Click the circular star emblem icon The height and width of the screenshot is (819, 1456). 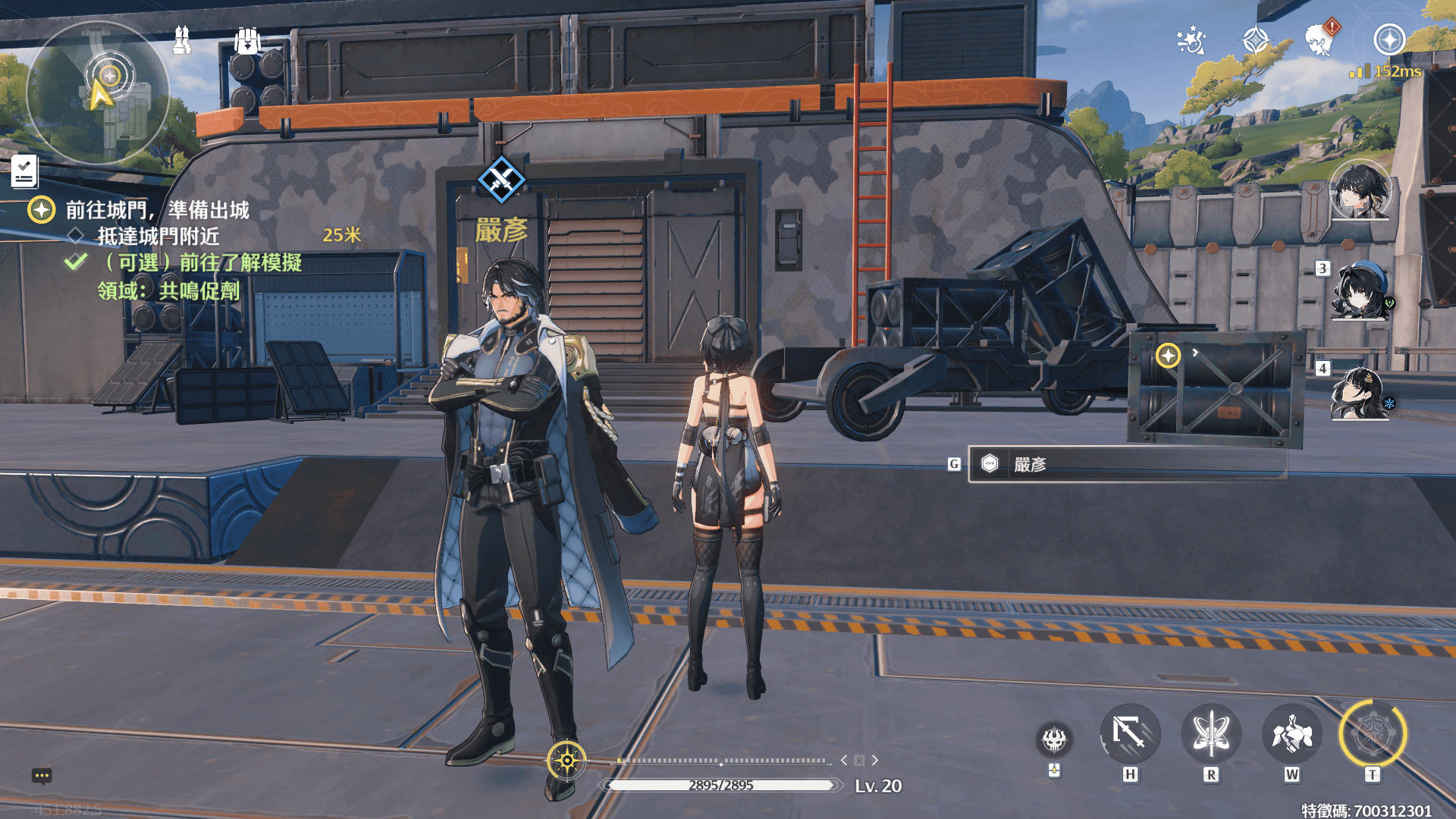pos(1389,40)
